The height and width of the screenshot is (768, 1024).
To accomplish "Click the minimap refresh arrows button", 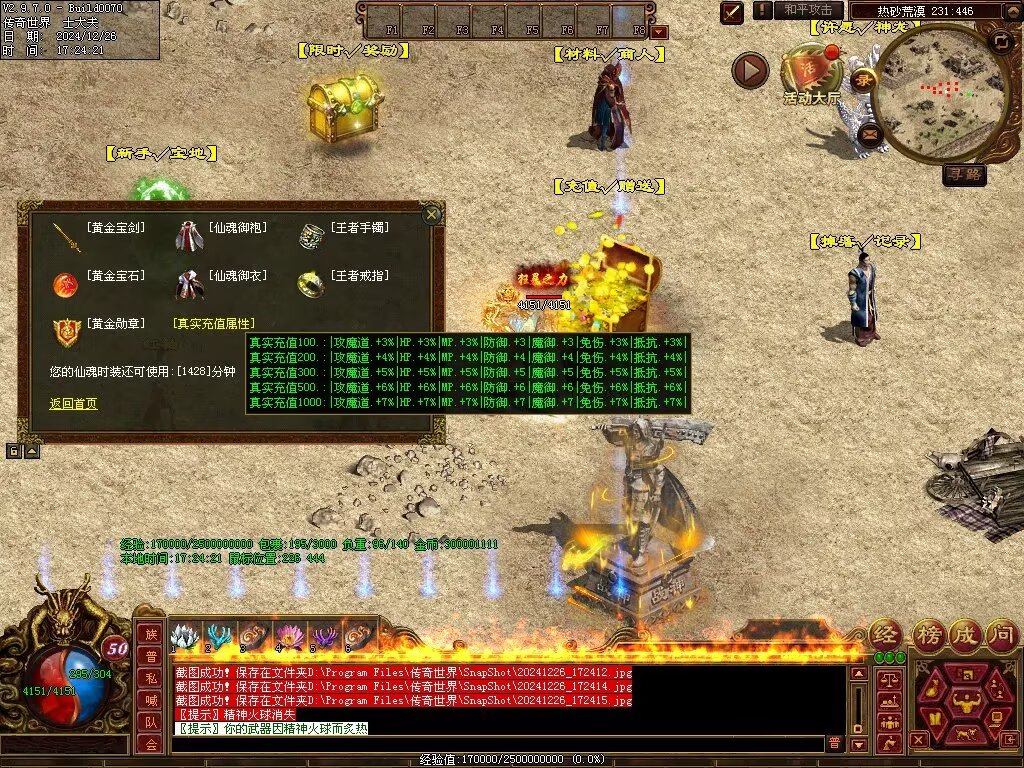I will point(999,41).
